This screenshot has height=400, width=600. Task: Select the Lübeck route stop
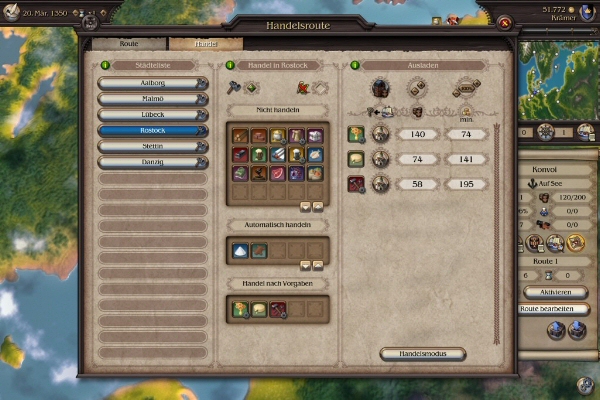(152, 115)
